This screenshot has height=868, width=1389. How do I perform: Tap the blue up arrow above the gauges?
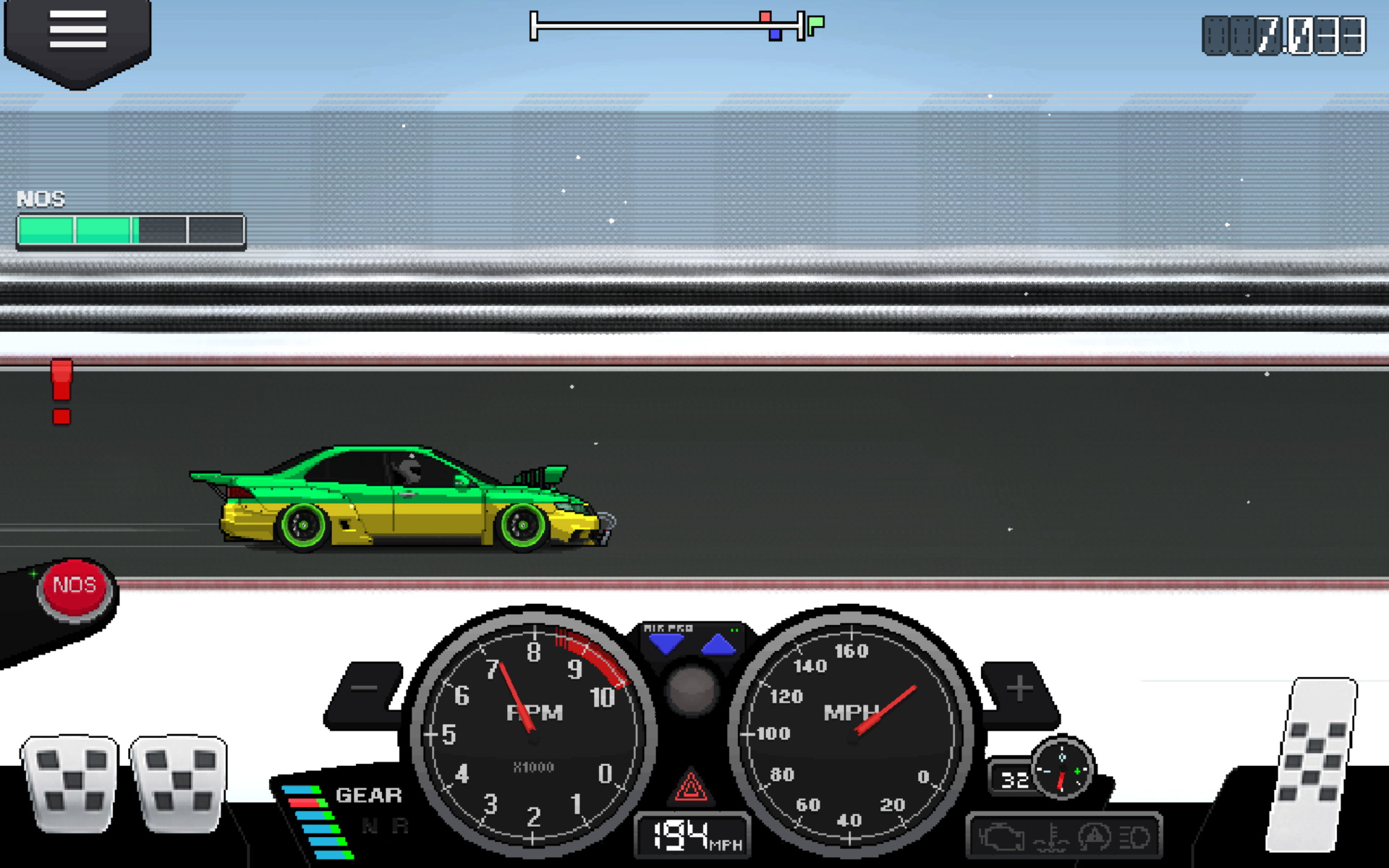[x=718, y=643]
